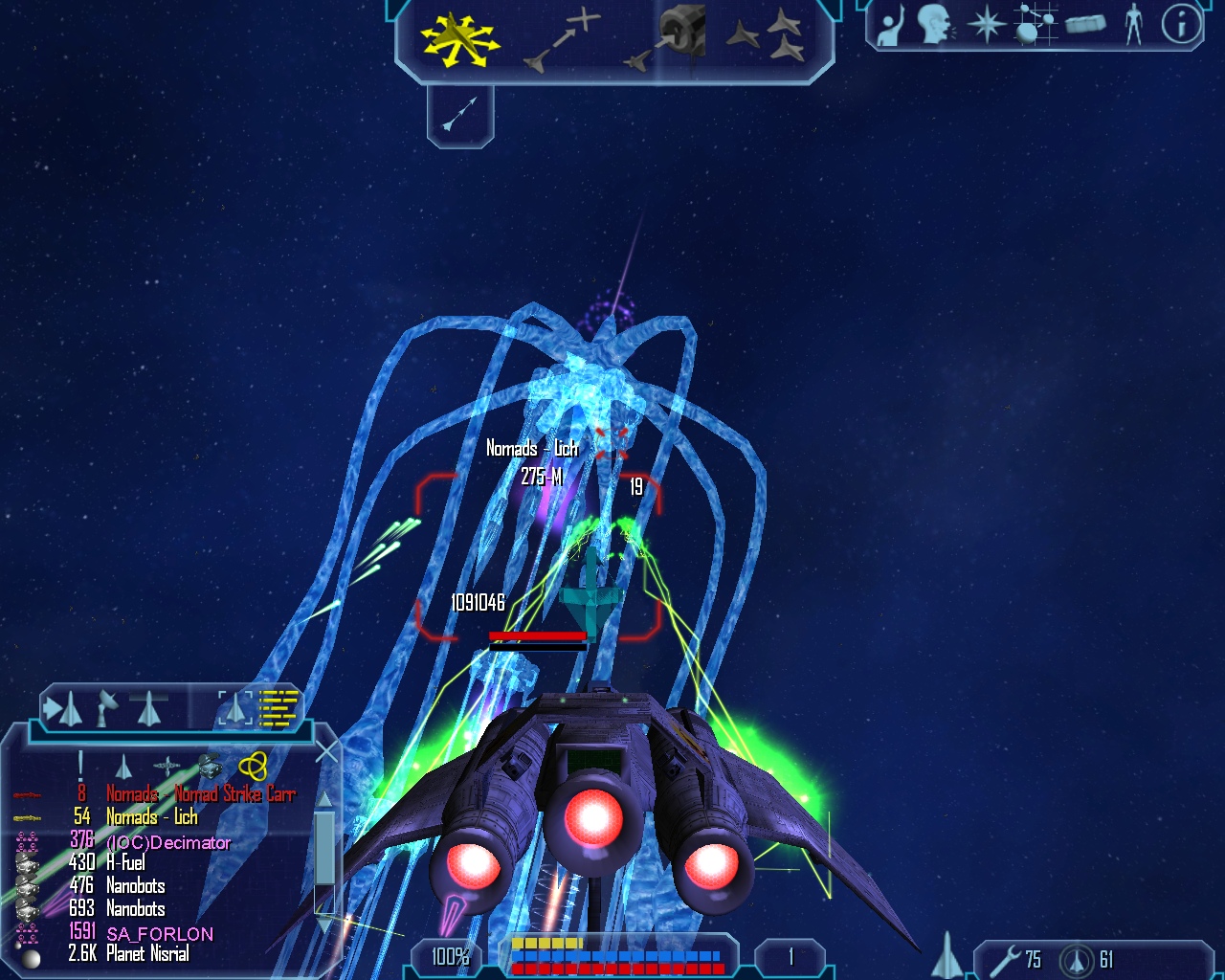Open the player status figure icon
The image size is (1225, 980).
tap(1134, 25)
